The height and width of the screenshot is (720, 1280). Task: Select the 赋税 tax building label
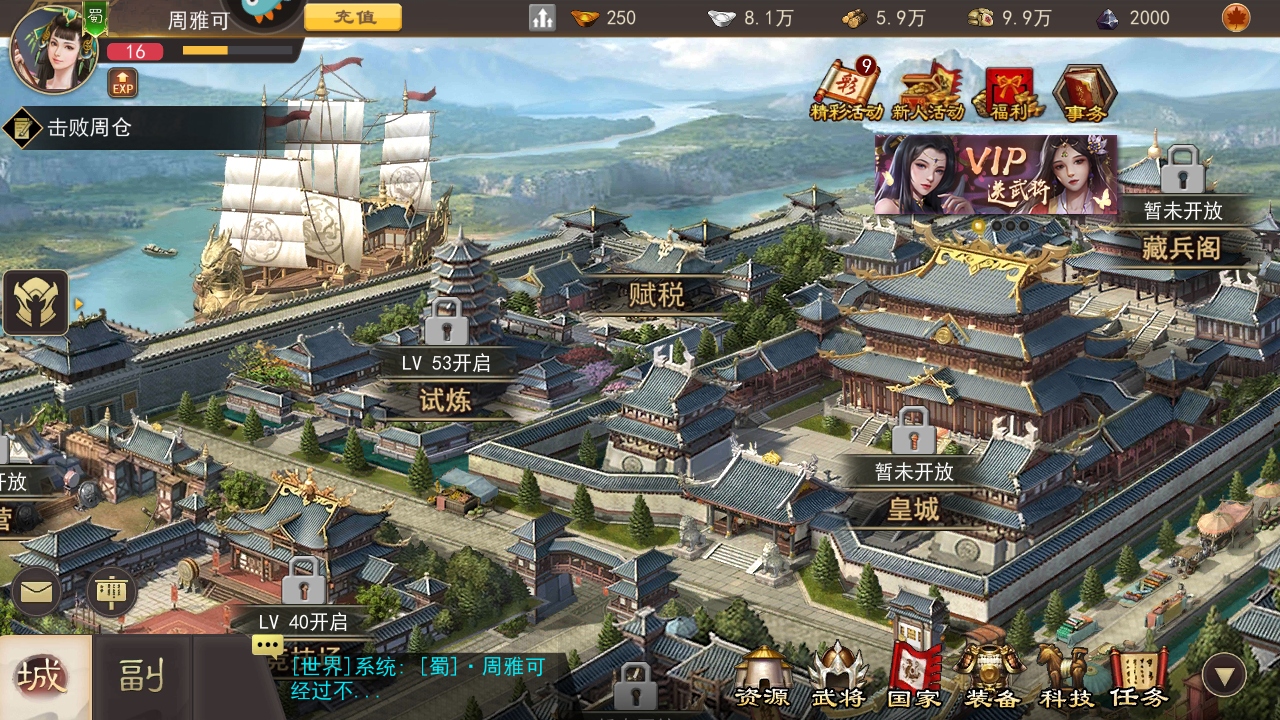[x=657, y=295]
